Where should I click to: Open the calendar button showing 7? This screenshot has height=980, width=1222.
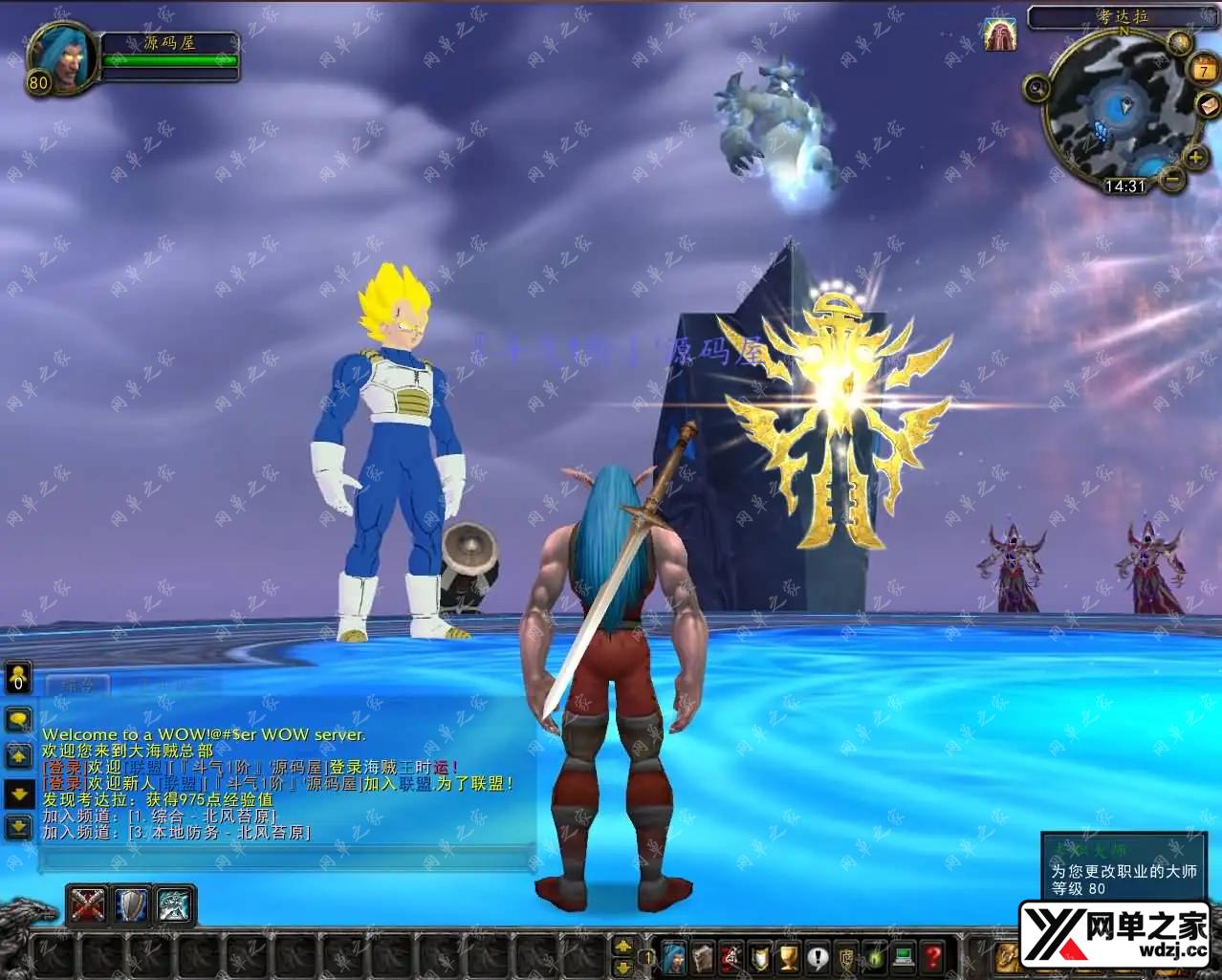[1202, 70]
